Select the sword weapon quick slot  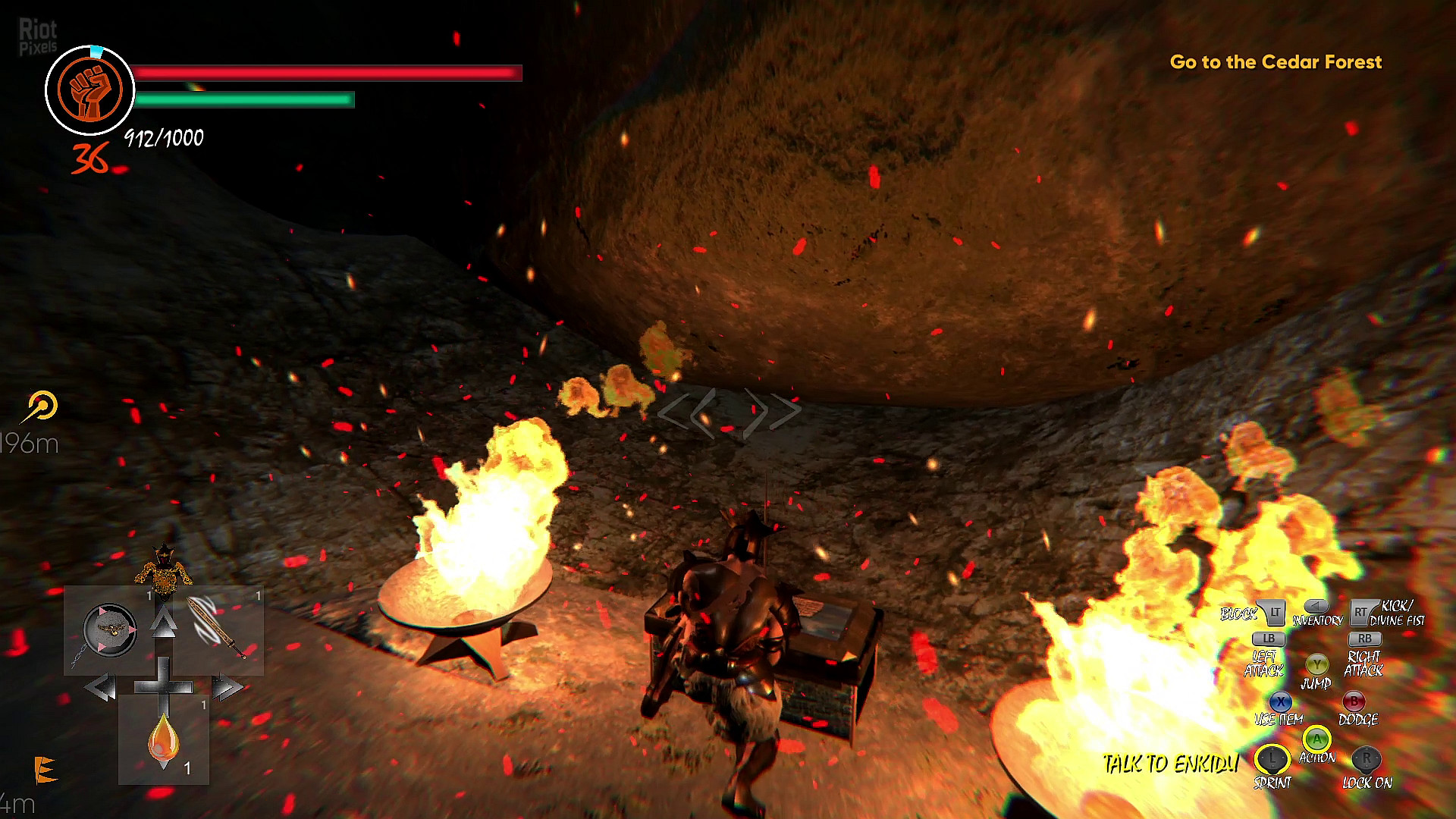point(218,628)
